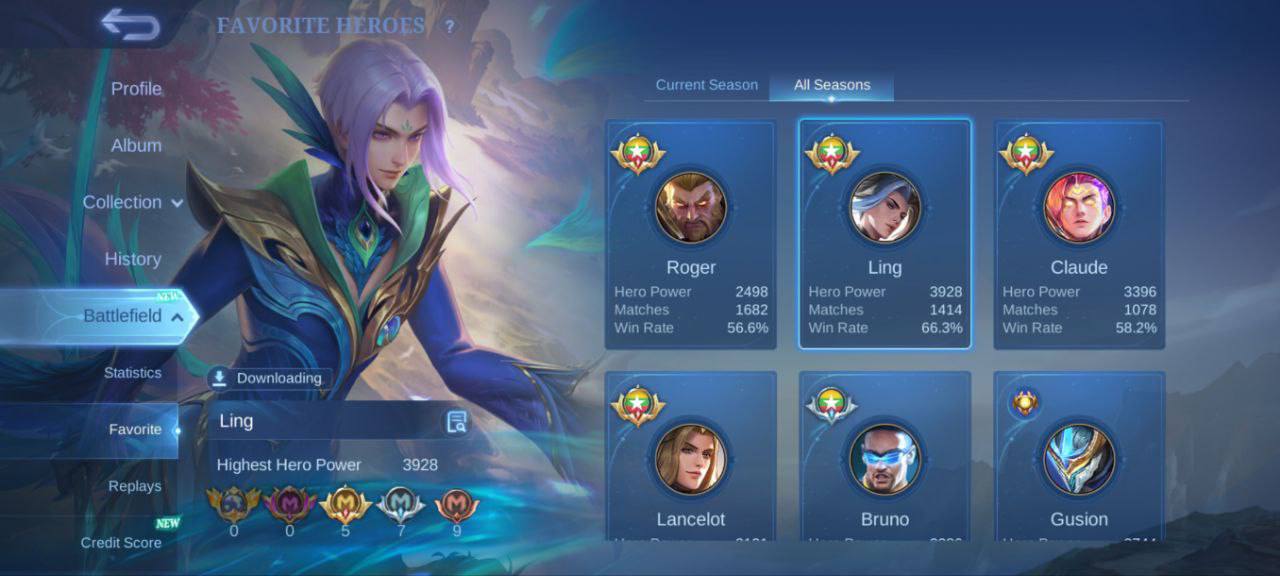Open the Profile menu entry
Viewport: 1280px width, 576px height.
(x=136, y=89)
